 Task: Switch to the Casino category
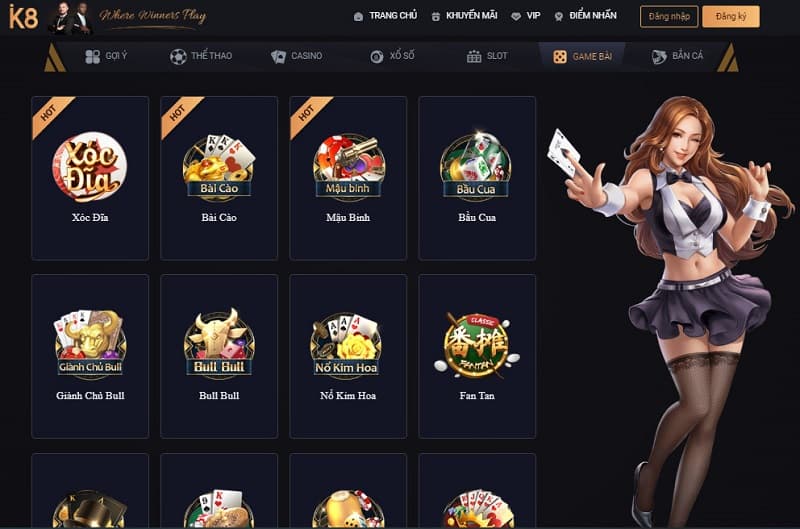click(x=297, y=56)
